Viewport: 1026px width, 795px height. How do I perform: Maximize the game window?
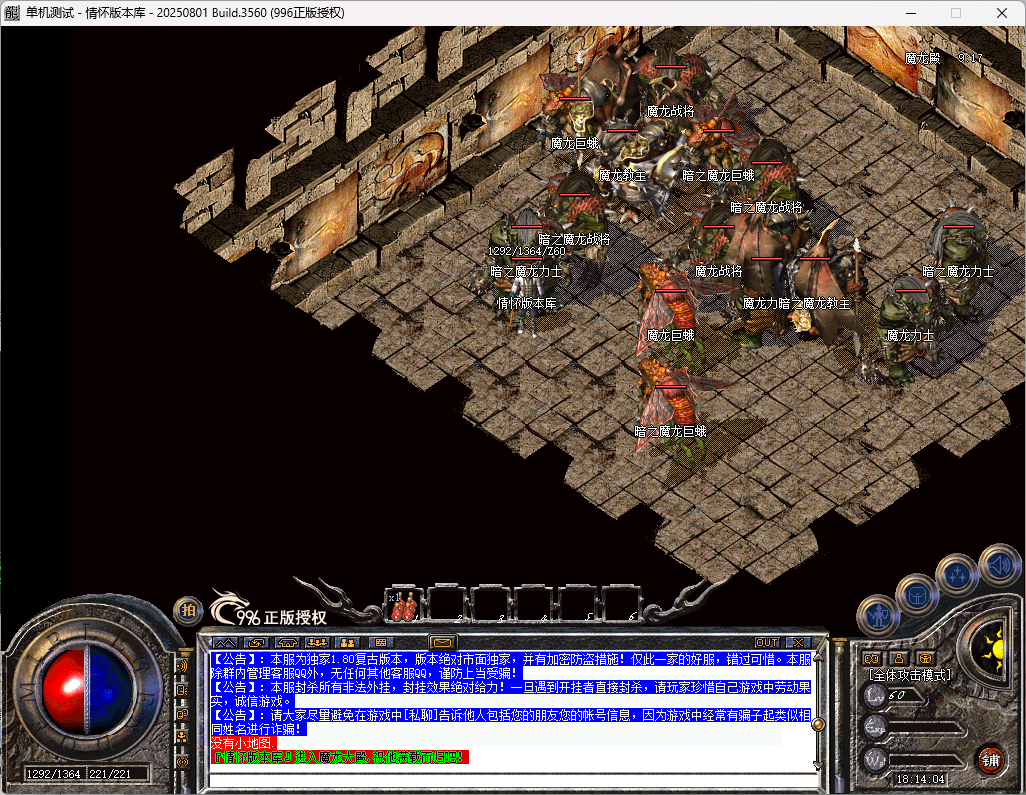tap(955, 13)
